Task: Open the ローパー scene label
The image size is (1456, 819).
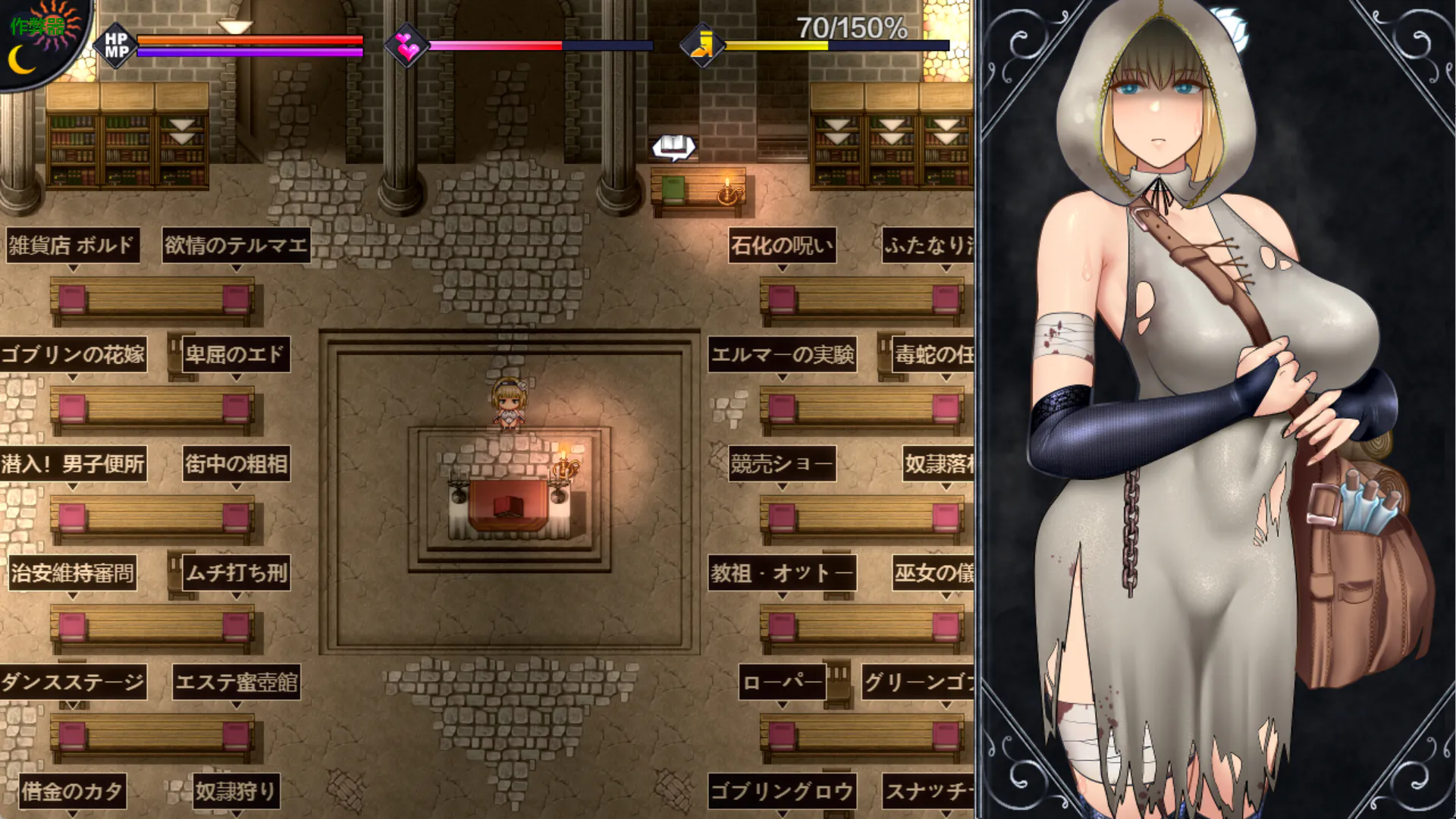Action: pyautogui.click(x=782, y=682)
